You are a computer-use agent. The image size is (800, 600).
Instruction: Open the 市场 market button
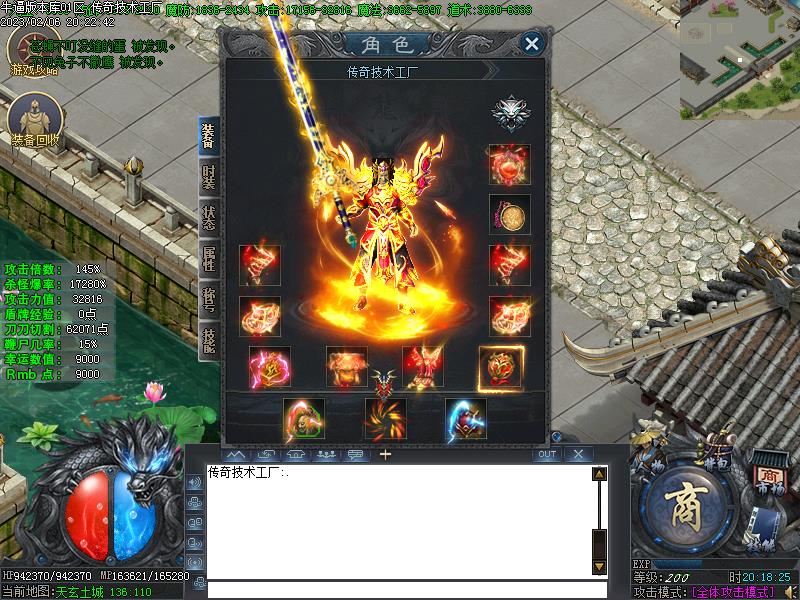[x=767, y=479]
